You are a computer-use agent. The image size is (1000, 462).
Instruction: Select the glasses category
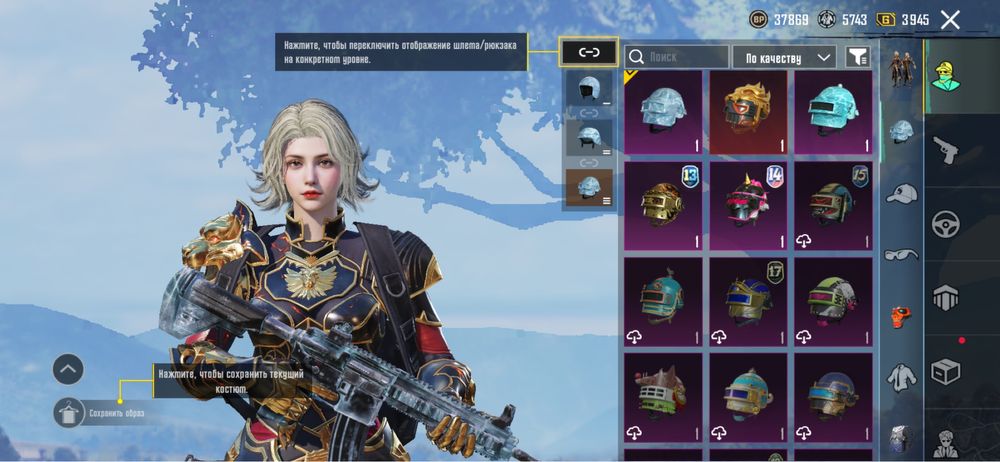(901, 254)
